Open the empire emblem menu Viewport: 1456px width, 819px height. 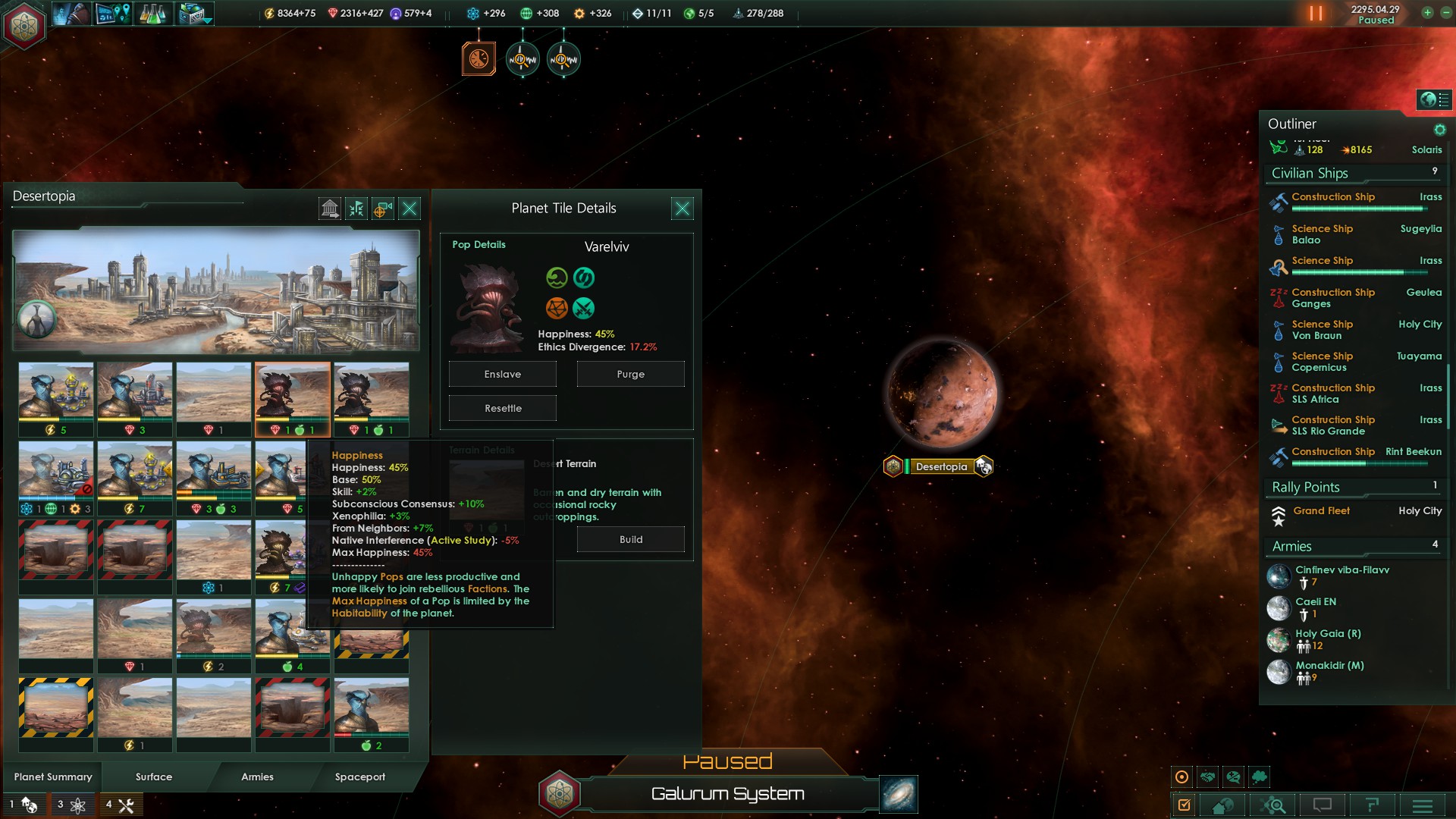tap(24, 24)
